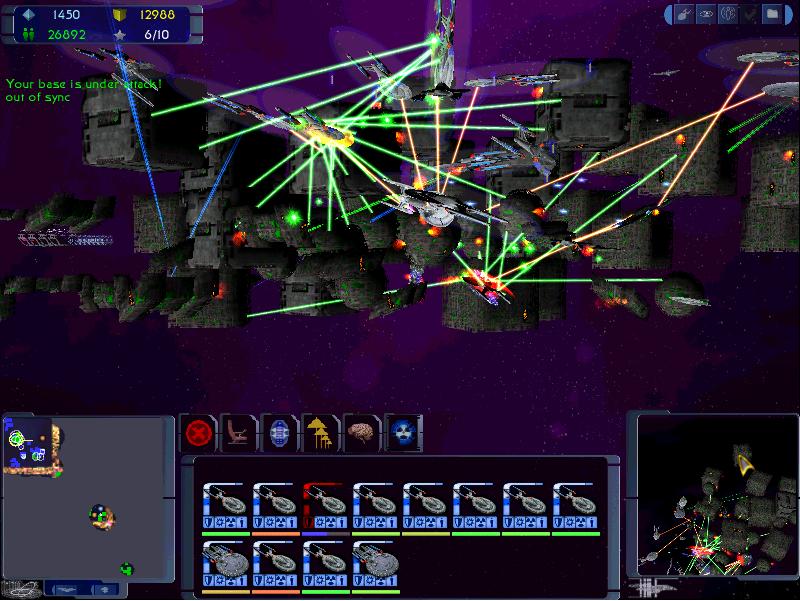Select the first ship in the bottom row
Image resolution: width=800 pixels, height=601 pixels.
pos(226,565)
